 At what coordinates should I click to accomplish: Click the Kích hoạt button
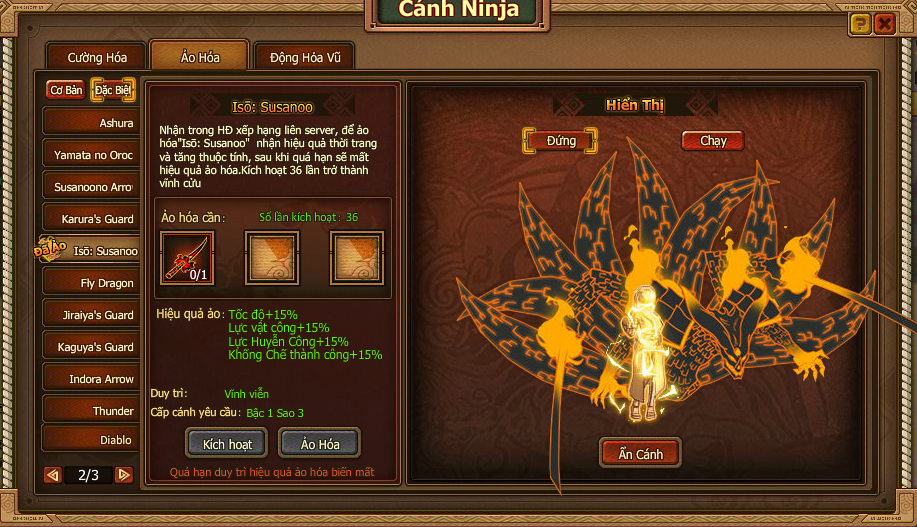point(227,443)
